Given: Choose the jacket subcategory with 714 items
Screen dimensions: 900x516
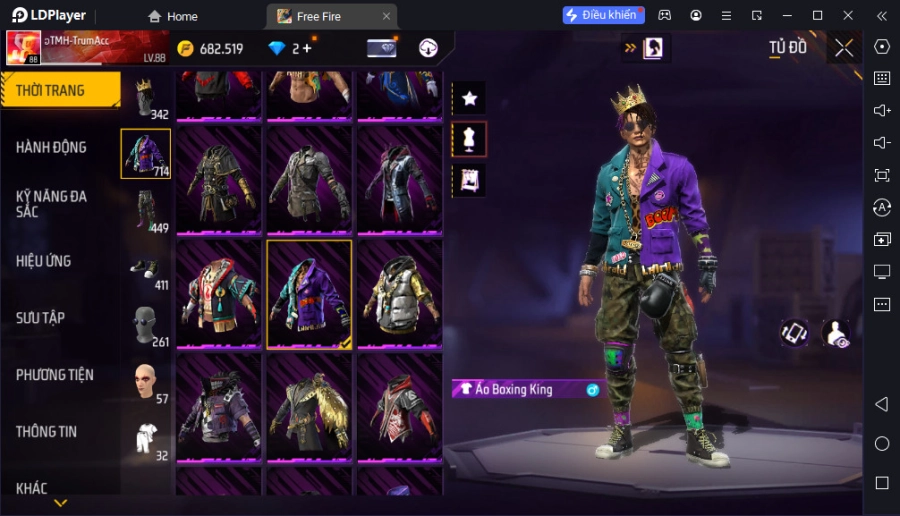Looking at the screenshot, I should (146, 154).
